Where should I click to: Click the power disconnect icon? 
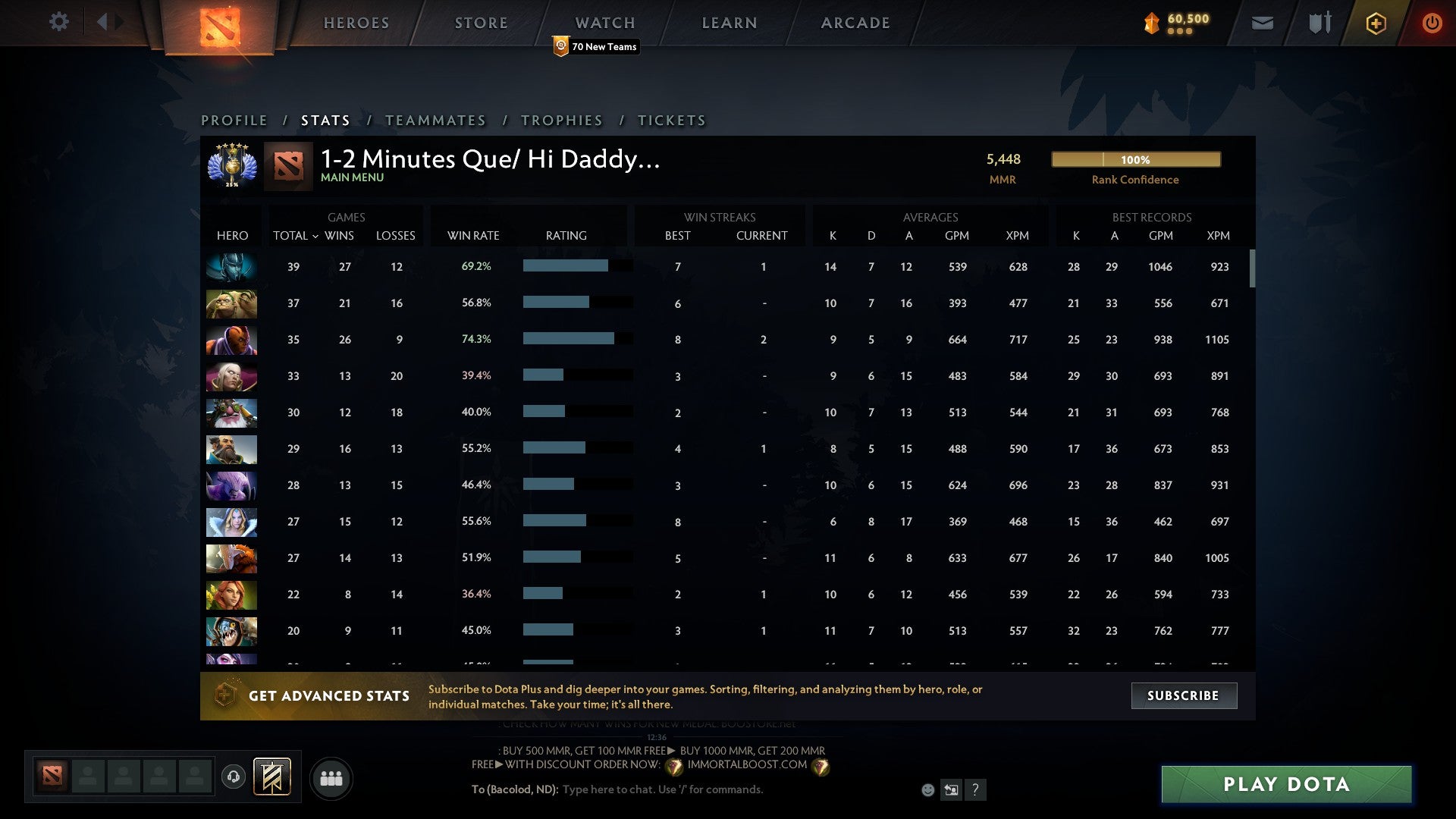1432,23
